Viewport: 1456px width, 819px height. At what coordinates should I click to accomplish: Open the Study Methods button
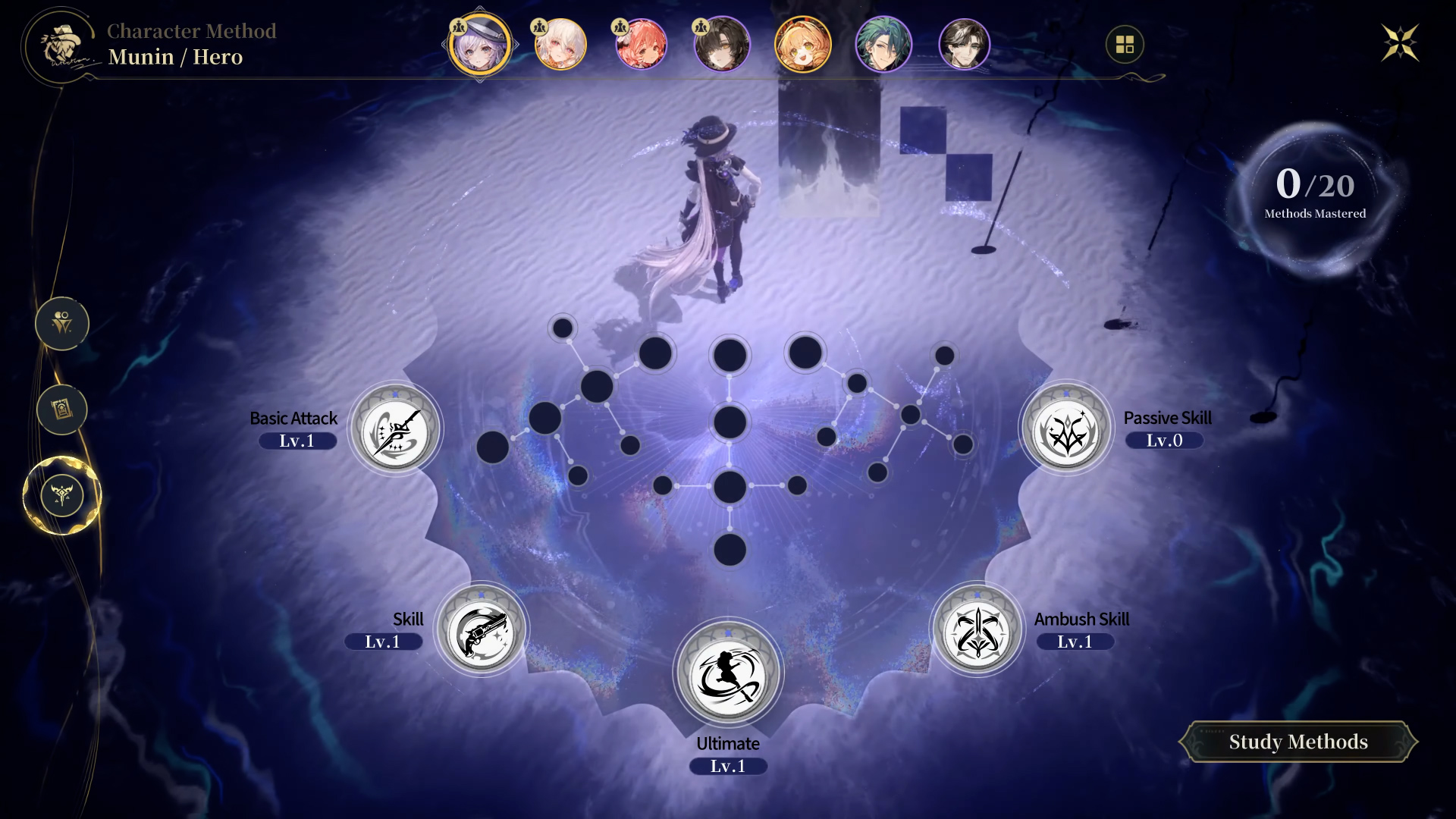click(x=1298, y=742)
